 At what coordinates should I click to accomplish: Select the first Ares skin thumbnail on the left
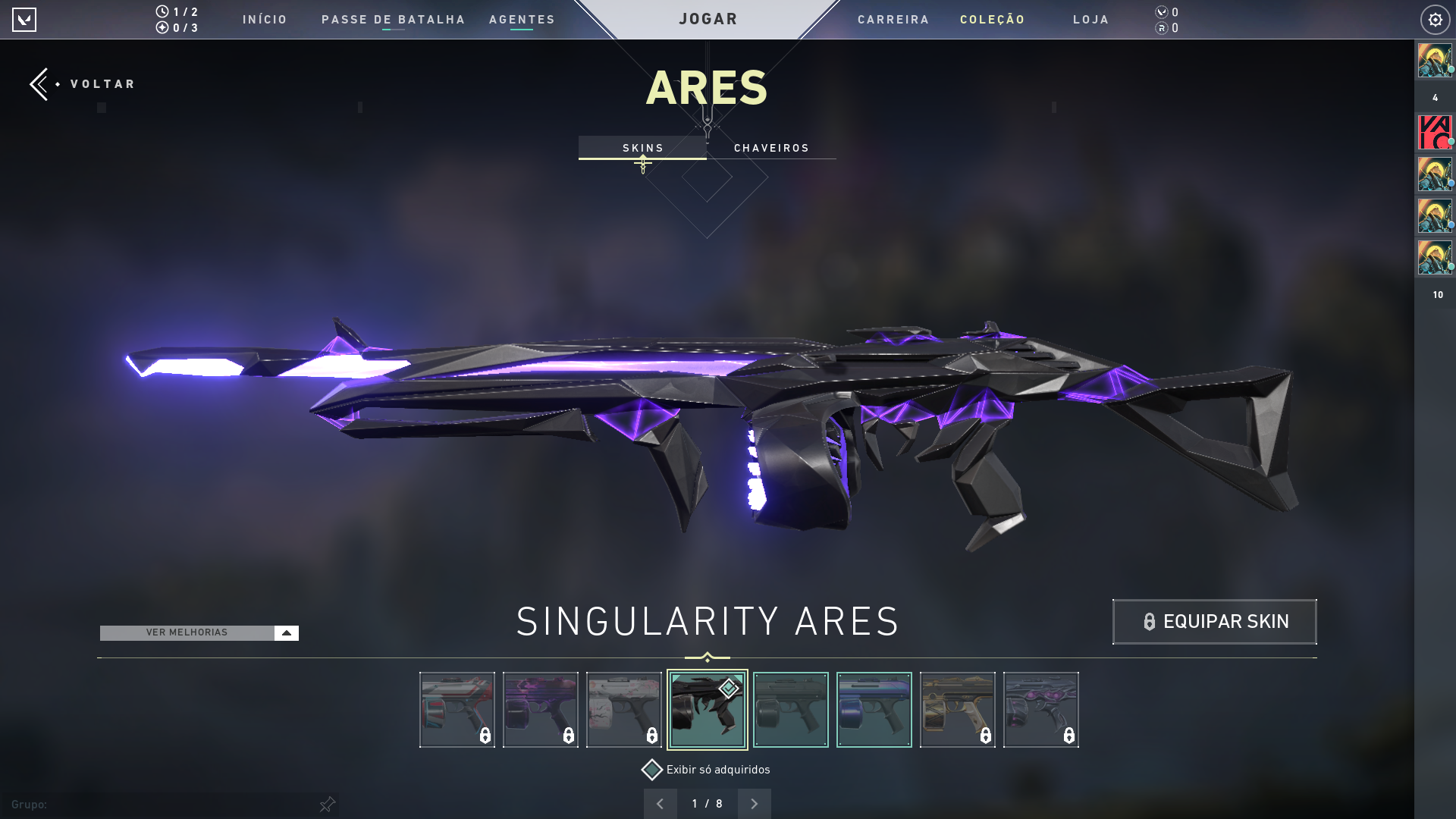(457, 710)
